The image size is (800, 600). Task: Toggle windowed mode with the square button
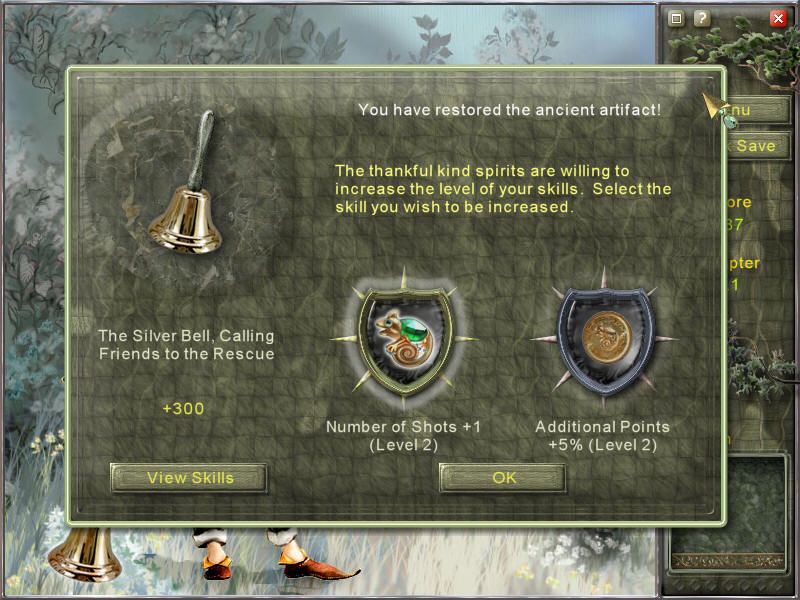pyautogui.click(x=677, y=18)
